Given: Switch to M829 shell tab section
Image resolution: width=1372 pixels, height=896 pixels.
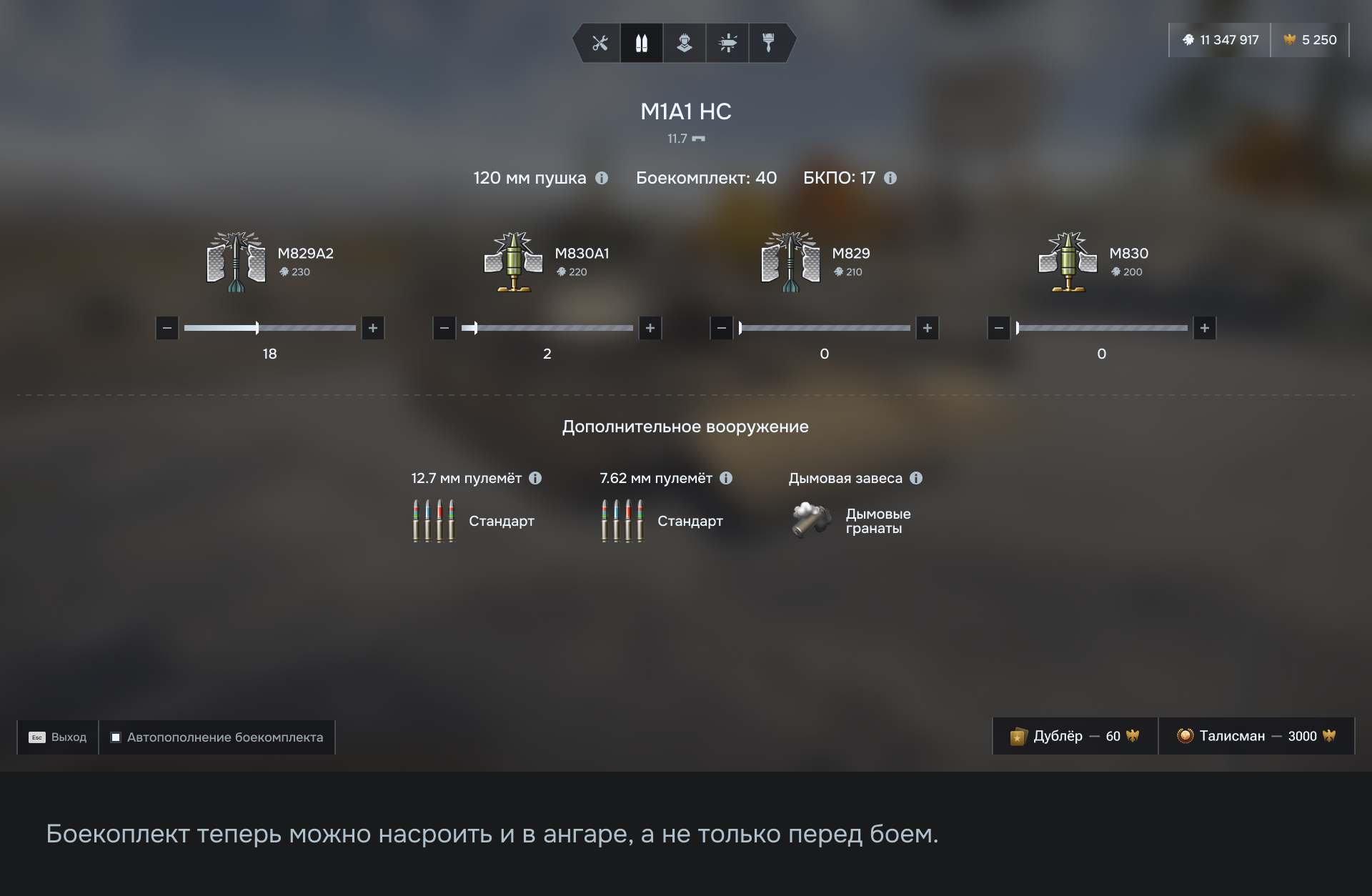Looking at the screenshot, I should [791, 261].
